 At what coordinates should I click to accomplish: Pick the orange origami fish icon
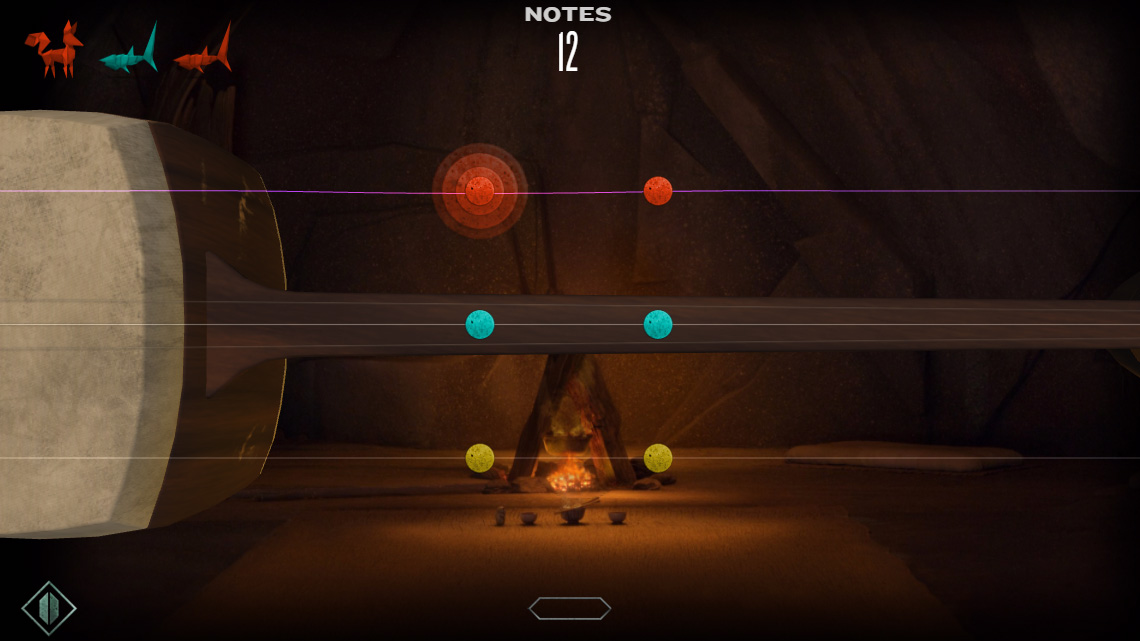click(x=203, y=55)
